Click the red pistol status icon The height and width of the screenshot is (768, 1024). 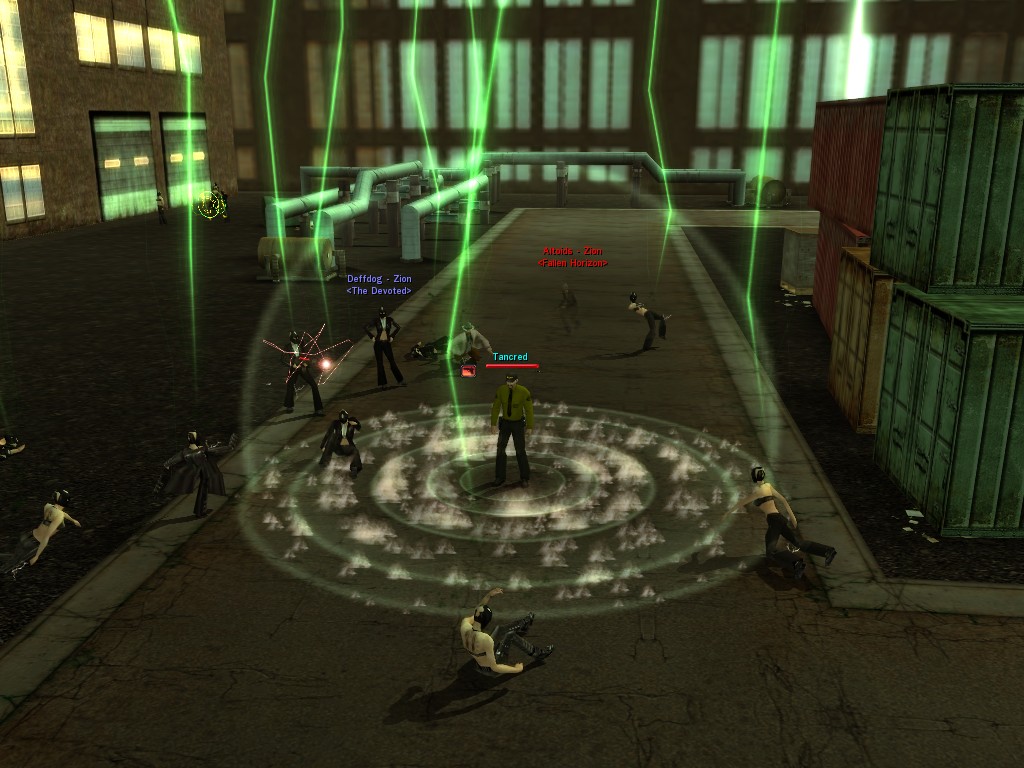468,370
